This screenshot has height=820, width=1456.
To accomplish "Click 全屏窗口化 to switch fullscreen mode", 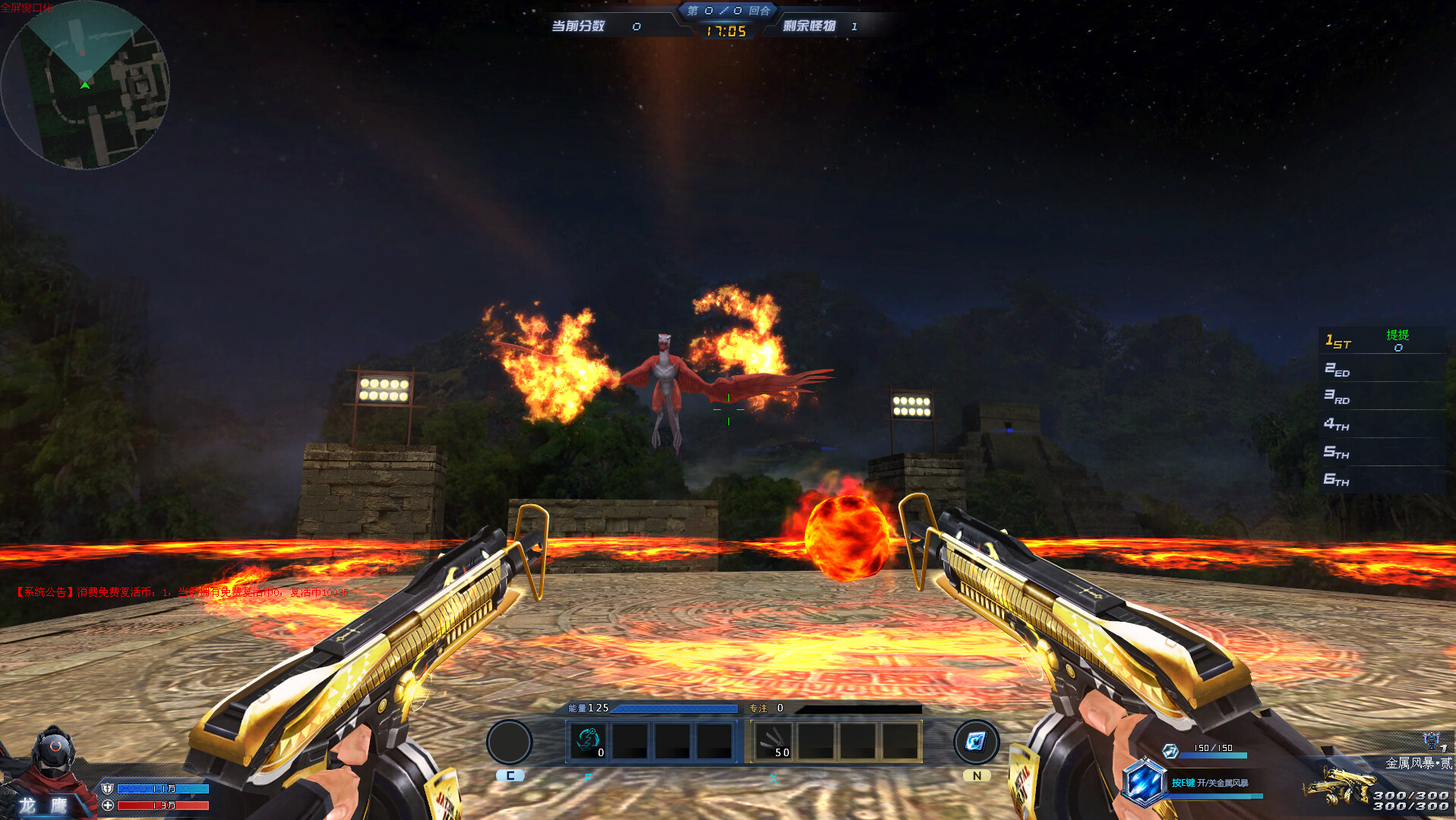I will pyautogui.click(x=28, y=6).
